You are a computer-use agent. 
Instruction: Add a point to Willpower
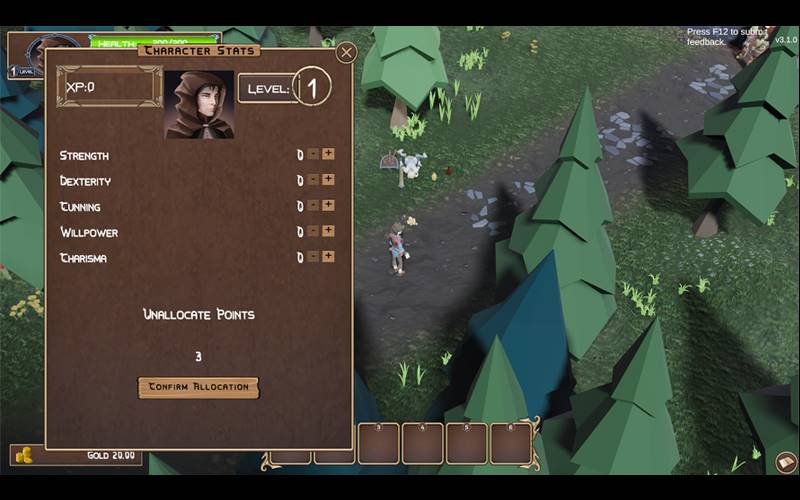click(x=328, y=231)
